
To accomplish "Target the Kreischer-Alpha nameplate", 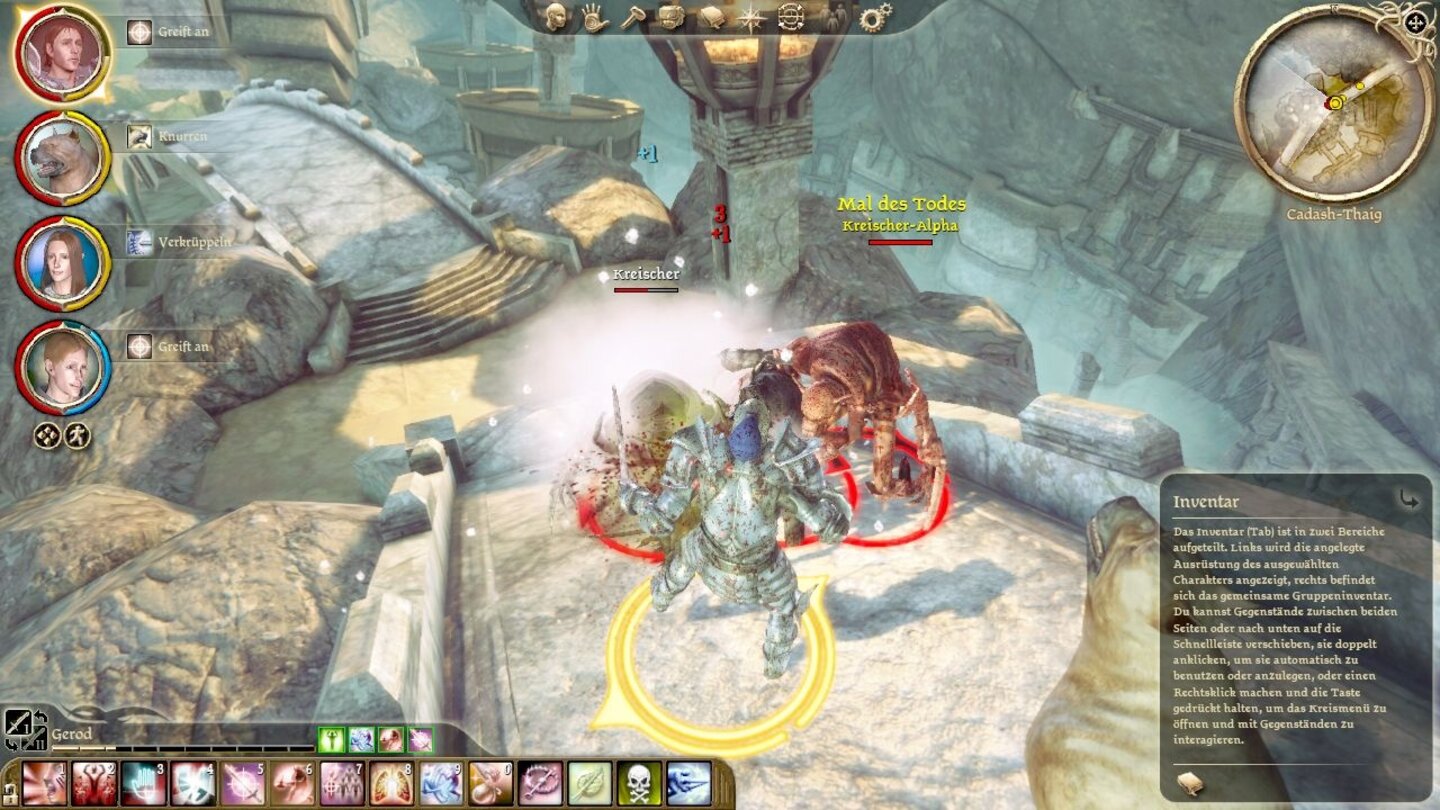I will tap(898, 225).
